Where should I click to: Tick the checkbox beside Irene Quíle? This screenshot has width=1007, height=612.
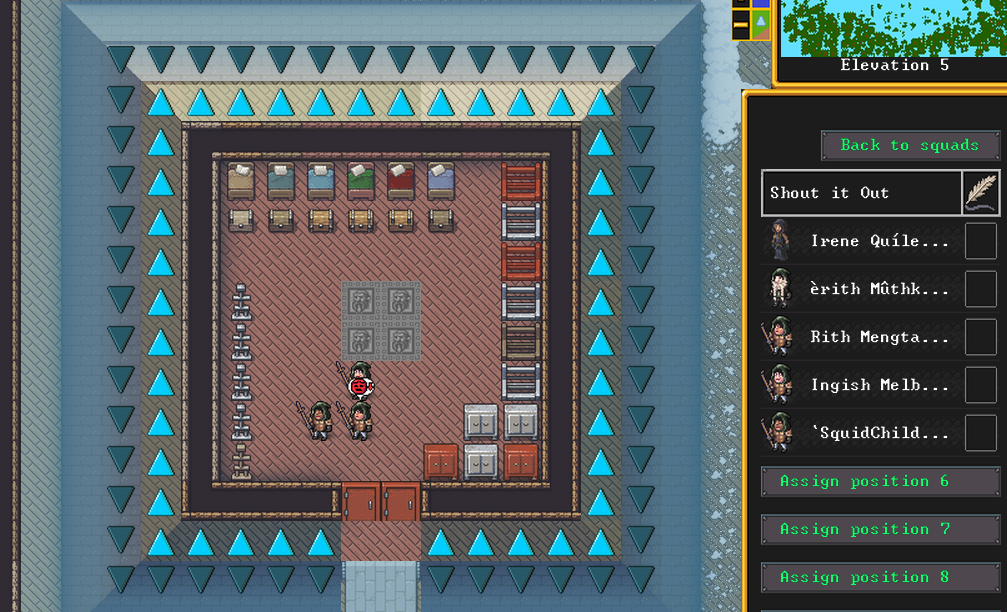pos(980,241)
